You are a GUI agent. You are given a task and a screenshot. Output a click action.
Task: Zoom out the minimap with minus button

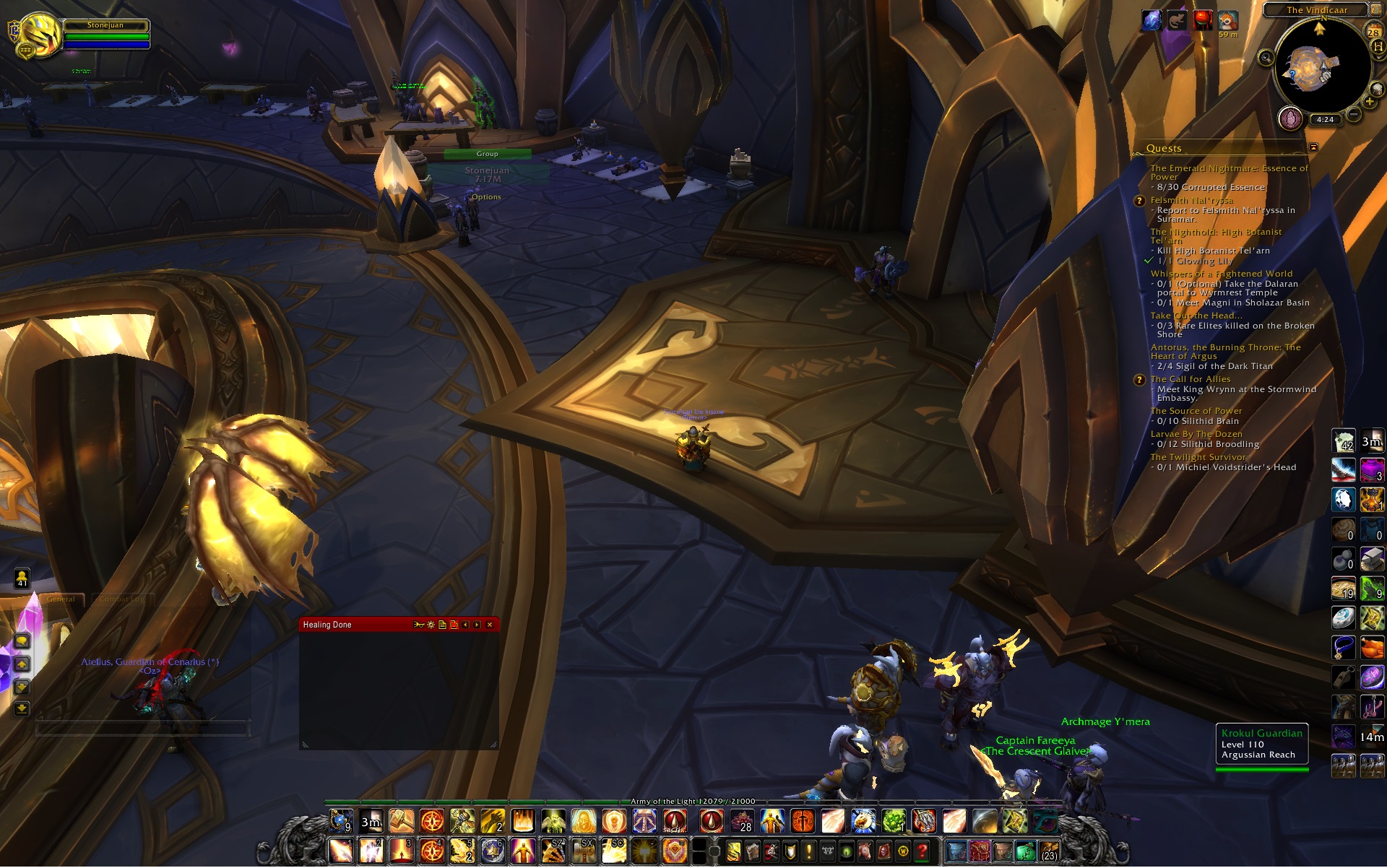pyautogui.click(x=1354, y=114)
